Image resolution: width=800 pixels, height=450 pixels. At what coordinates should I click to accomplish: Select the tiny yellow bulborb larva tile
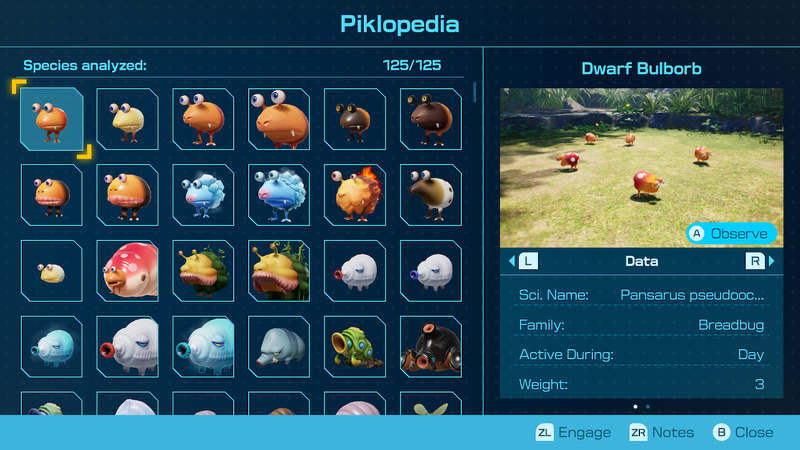51,271
